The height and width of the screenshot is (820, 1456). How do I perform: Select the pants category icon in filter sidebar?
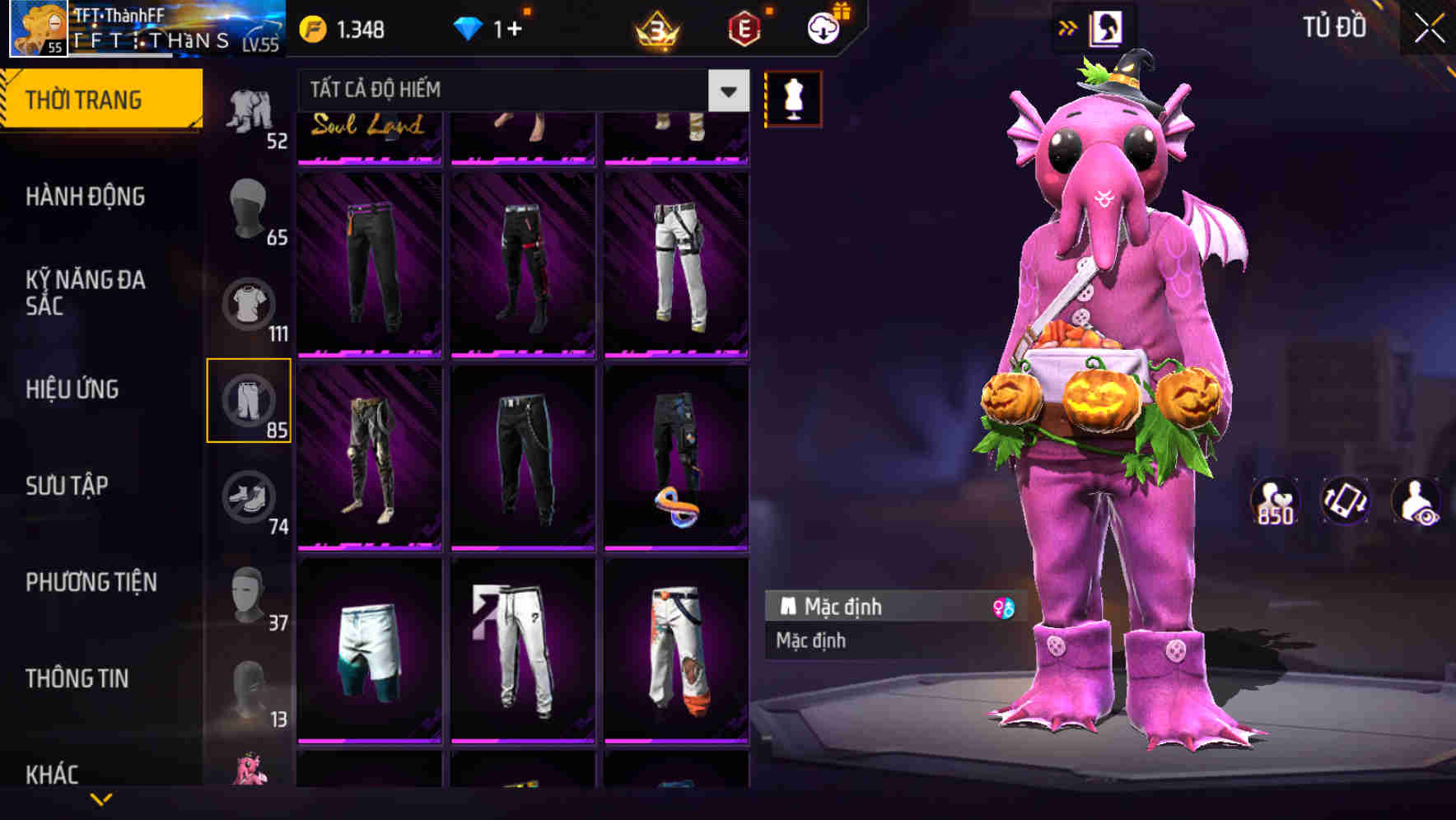coord(250,401)
